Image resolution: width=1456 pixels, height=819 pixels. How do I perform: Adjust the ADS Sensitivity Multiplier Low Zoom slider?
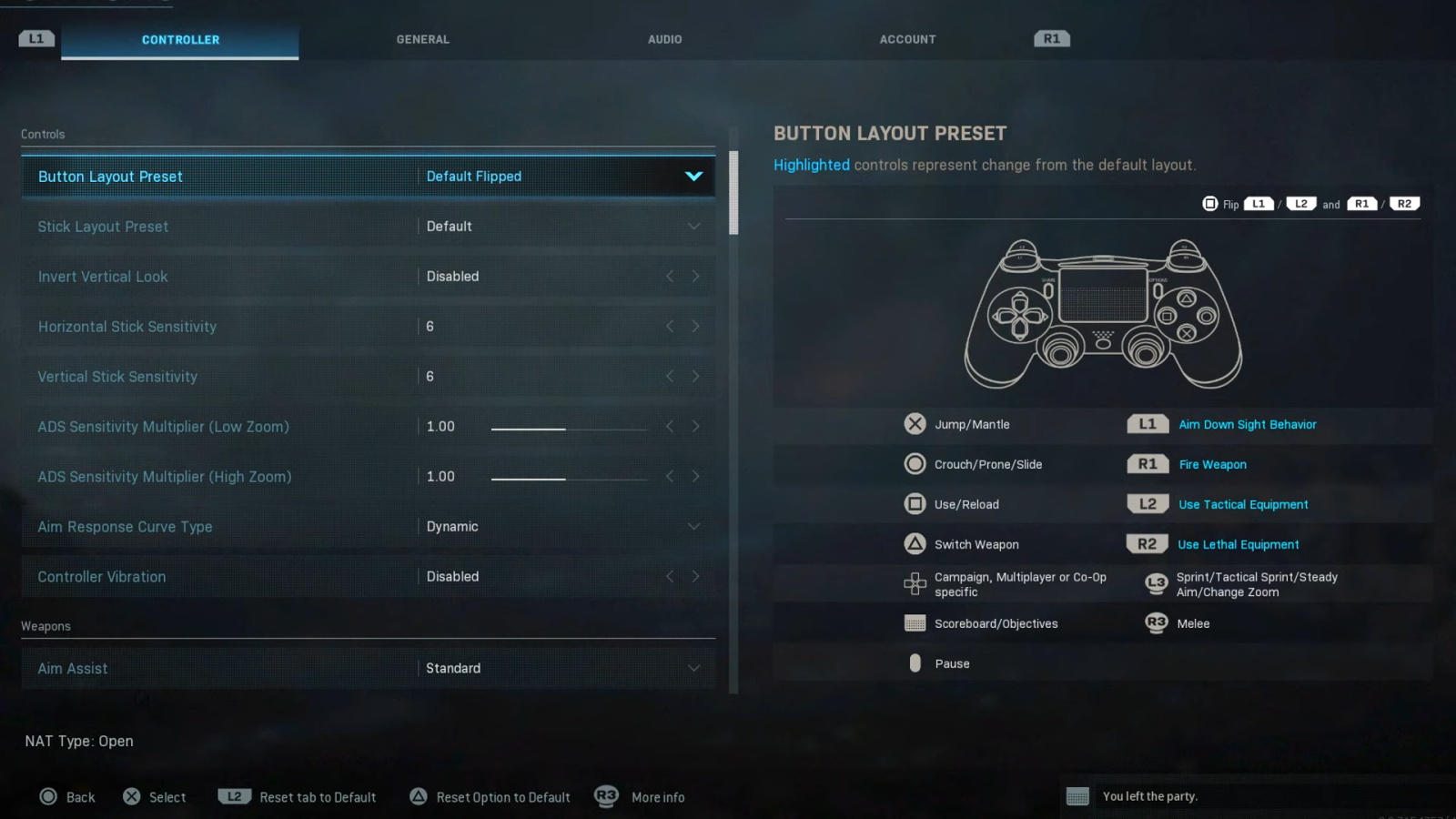[x=569, y=426]
